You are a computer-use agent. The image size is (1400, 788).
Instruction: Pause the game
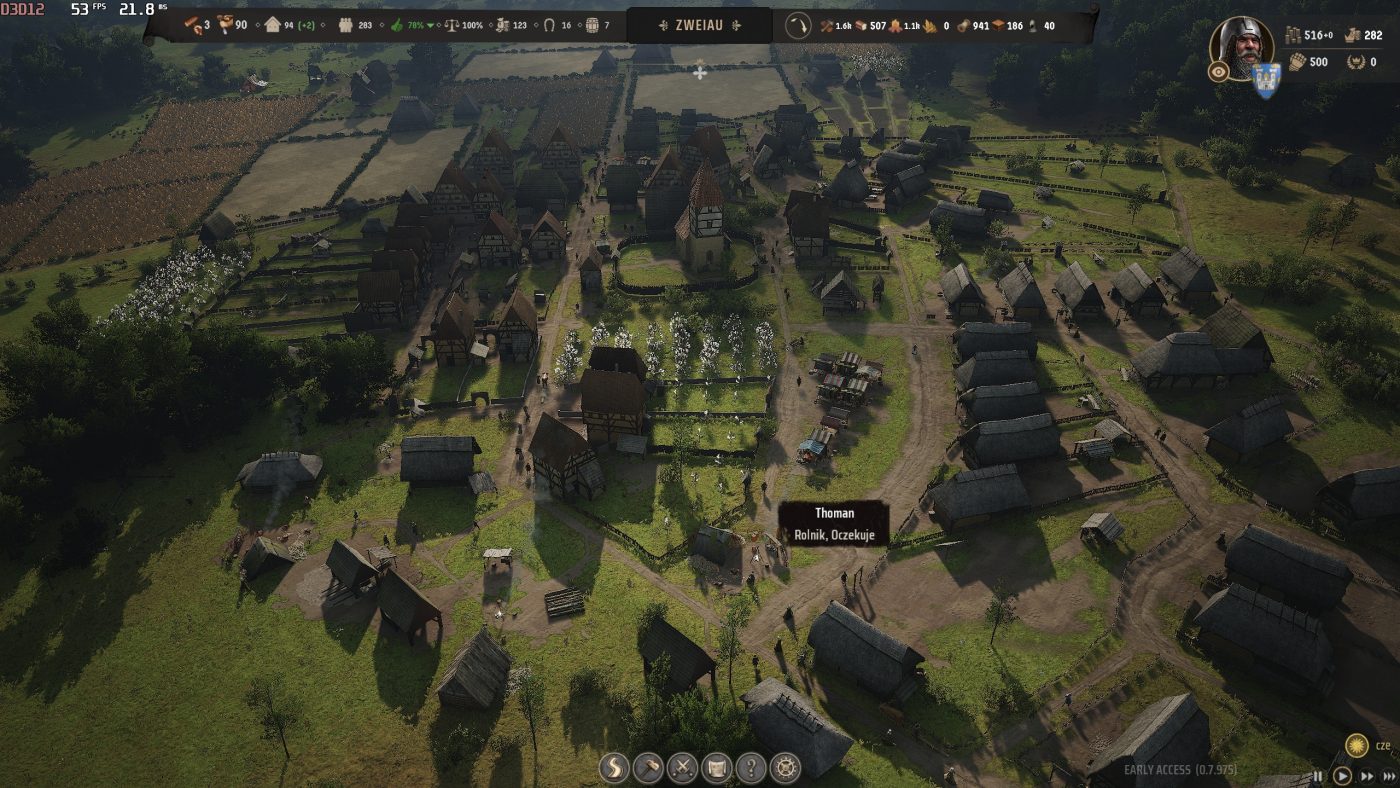point(1318,776)
